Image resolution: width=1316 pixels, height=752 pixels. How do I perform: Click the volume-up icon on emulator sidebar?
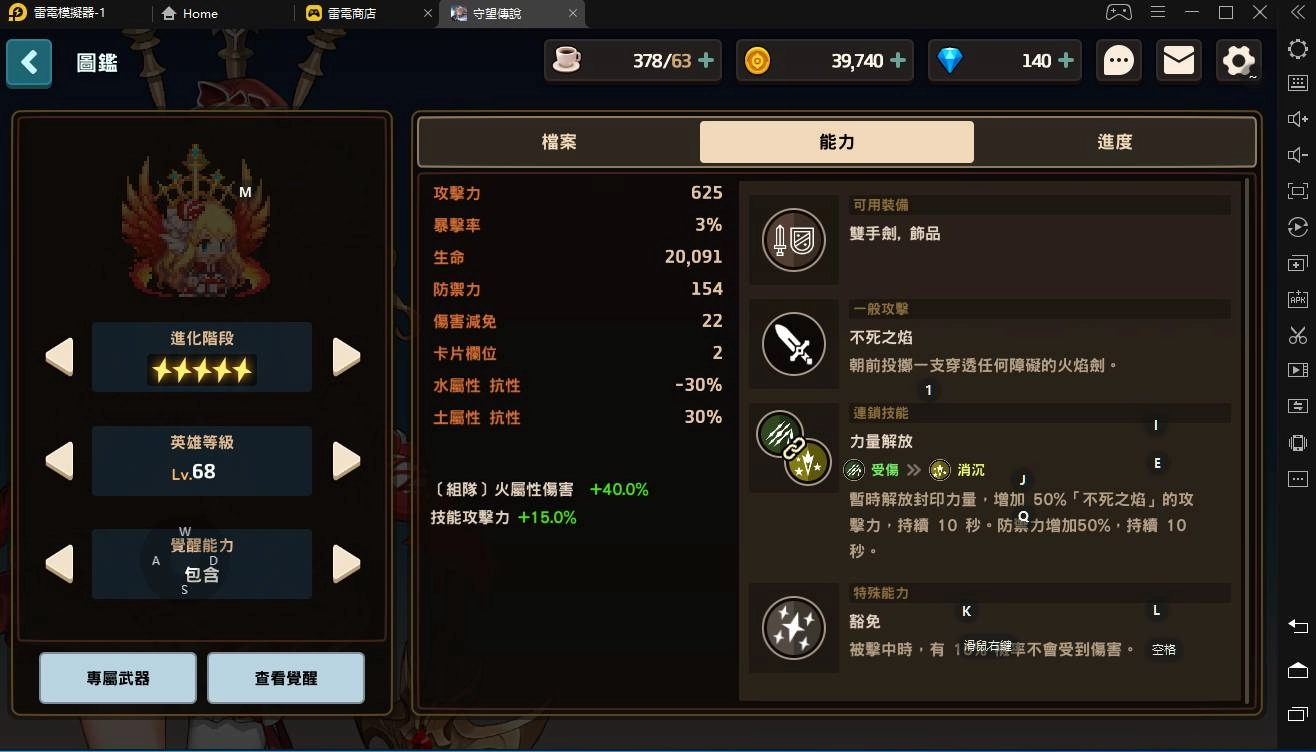(x=1297, y=119)
